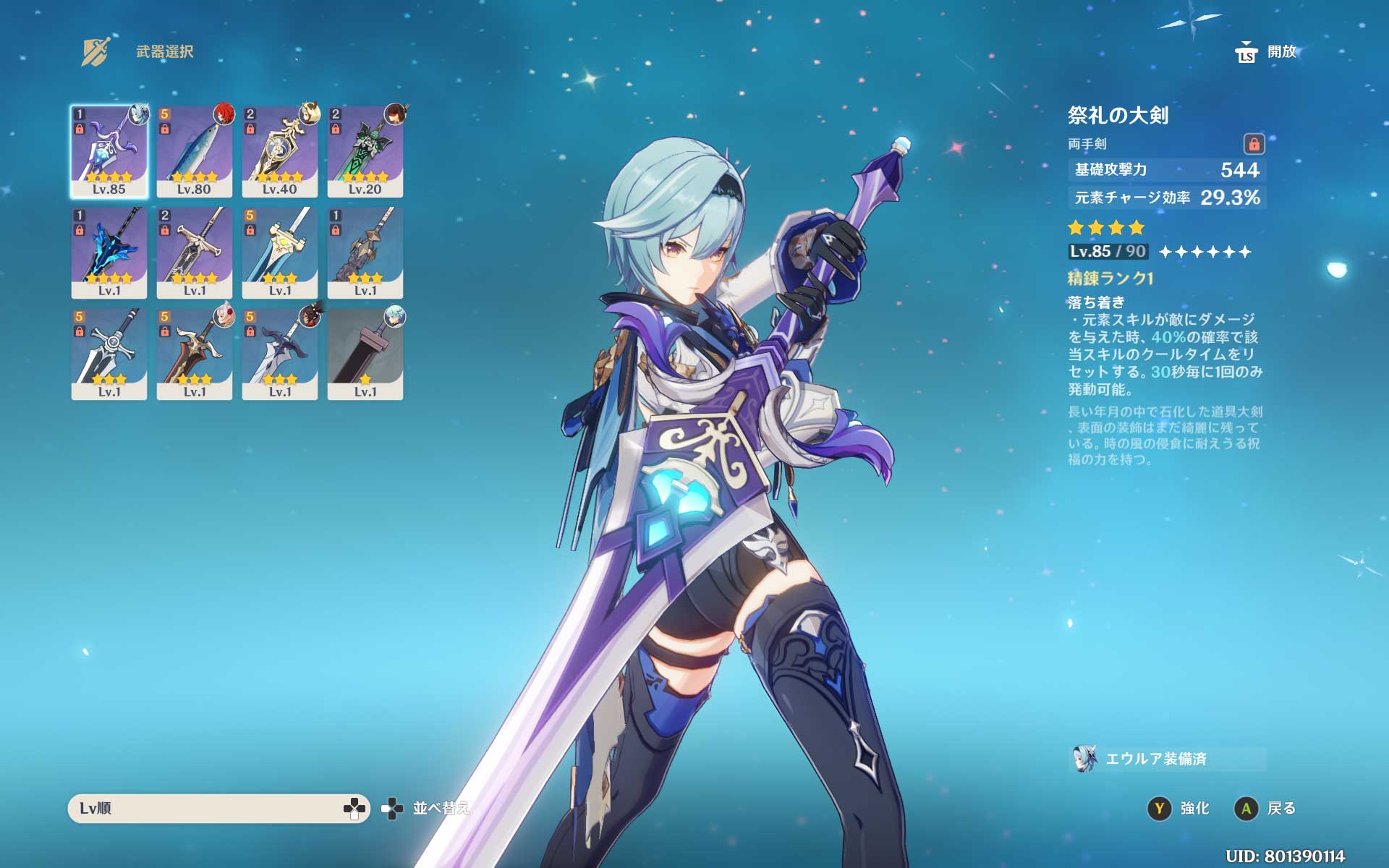Pick the grey stone three-star claymore
This screenshot has height=868, width=1389.
(365, 252)
